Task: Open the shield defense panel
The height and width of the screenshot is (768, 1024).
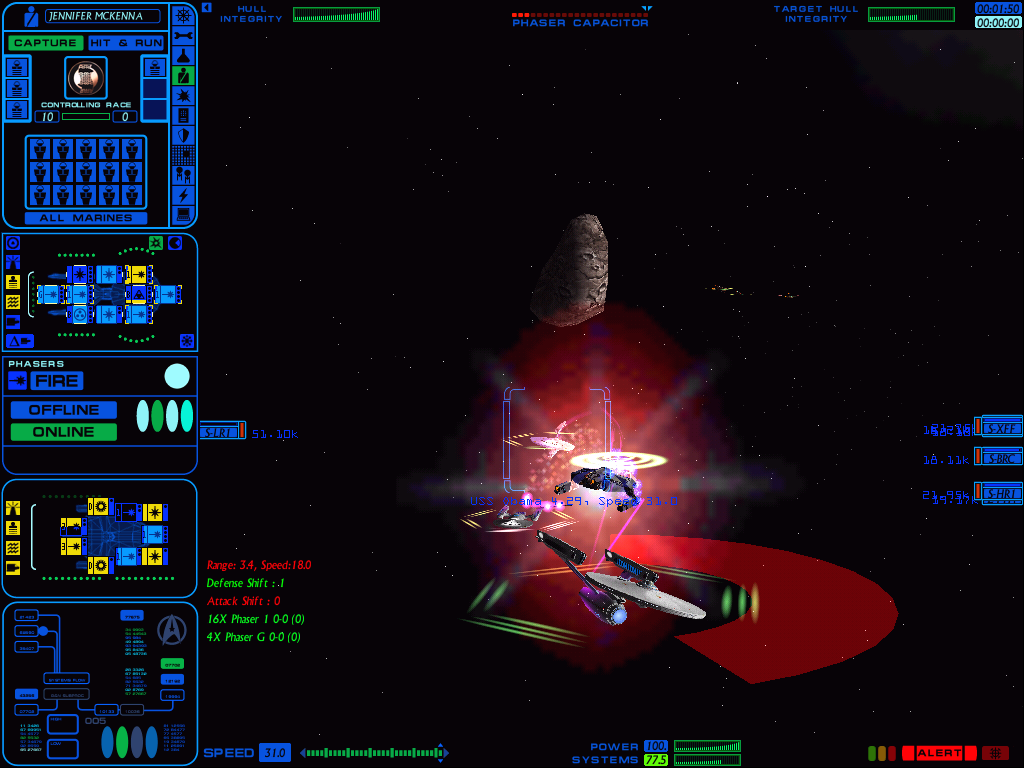Action: pyautogui.click(x=183, y=135)
